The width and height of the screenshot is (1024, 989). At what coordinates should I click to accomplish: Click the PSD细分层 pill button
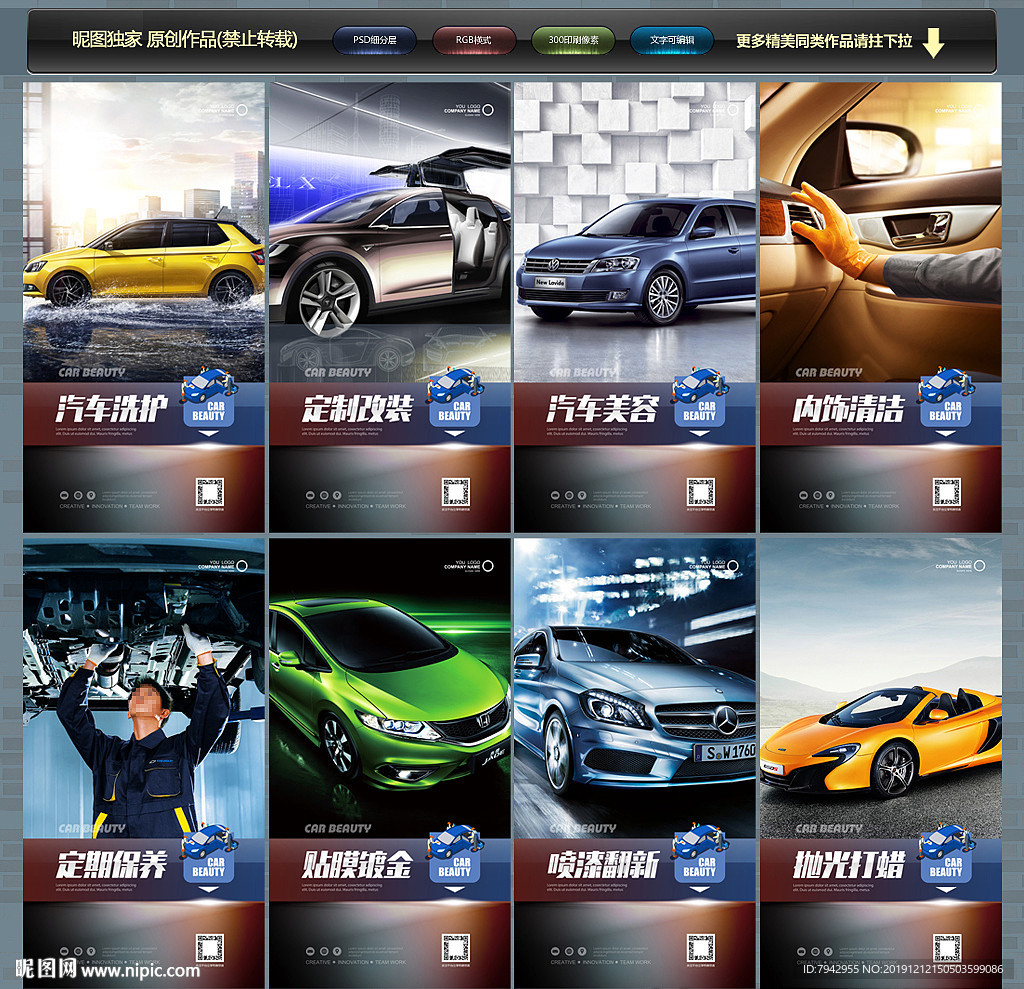tap(374, 41)
